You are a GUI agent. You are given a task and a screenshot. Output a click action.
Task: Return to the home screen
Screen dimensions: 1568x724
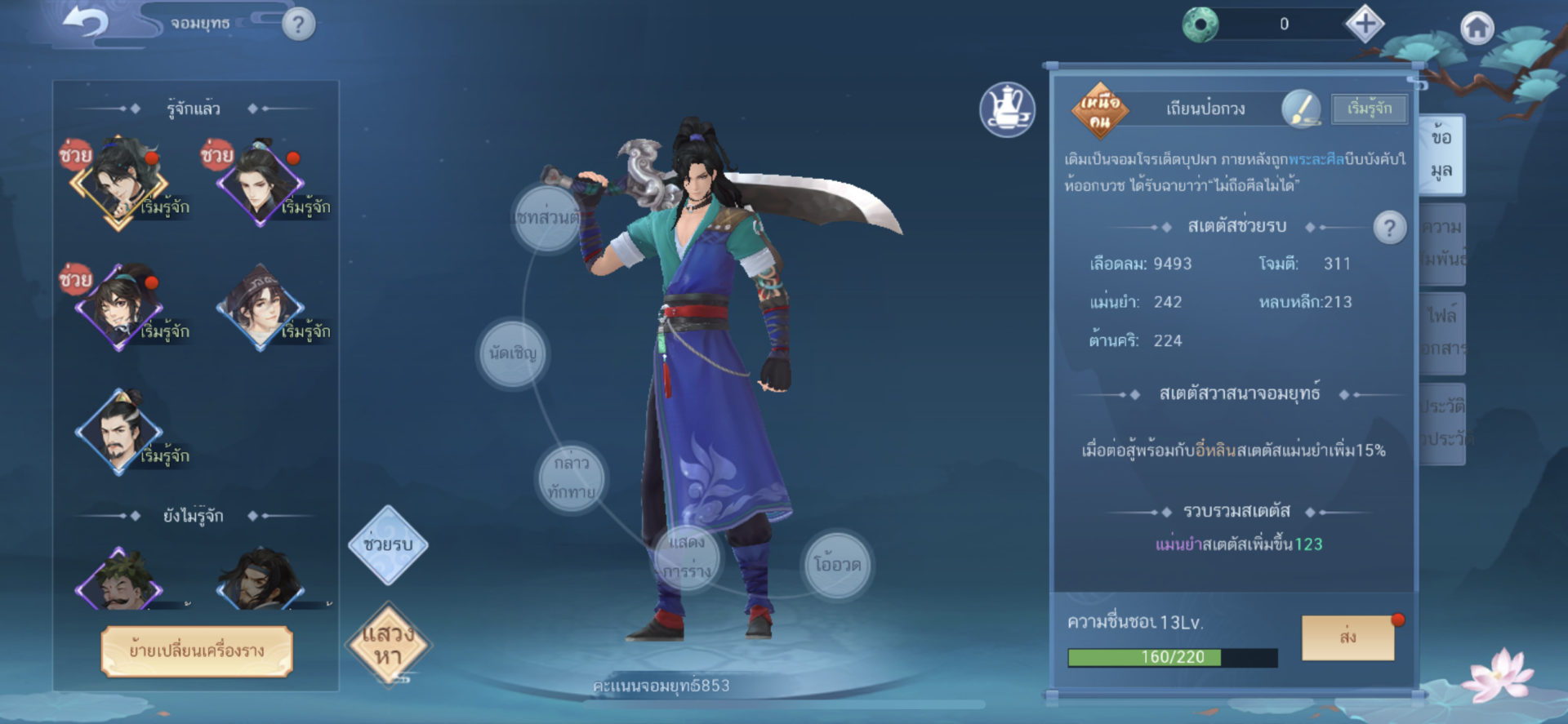(1477, 29)
